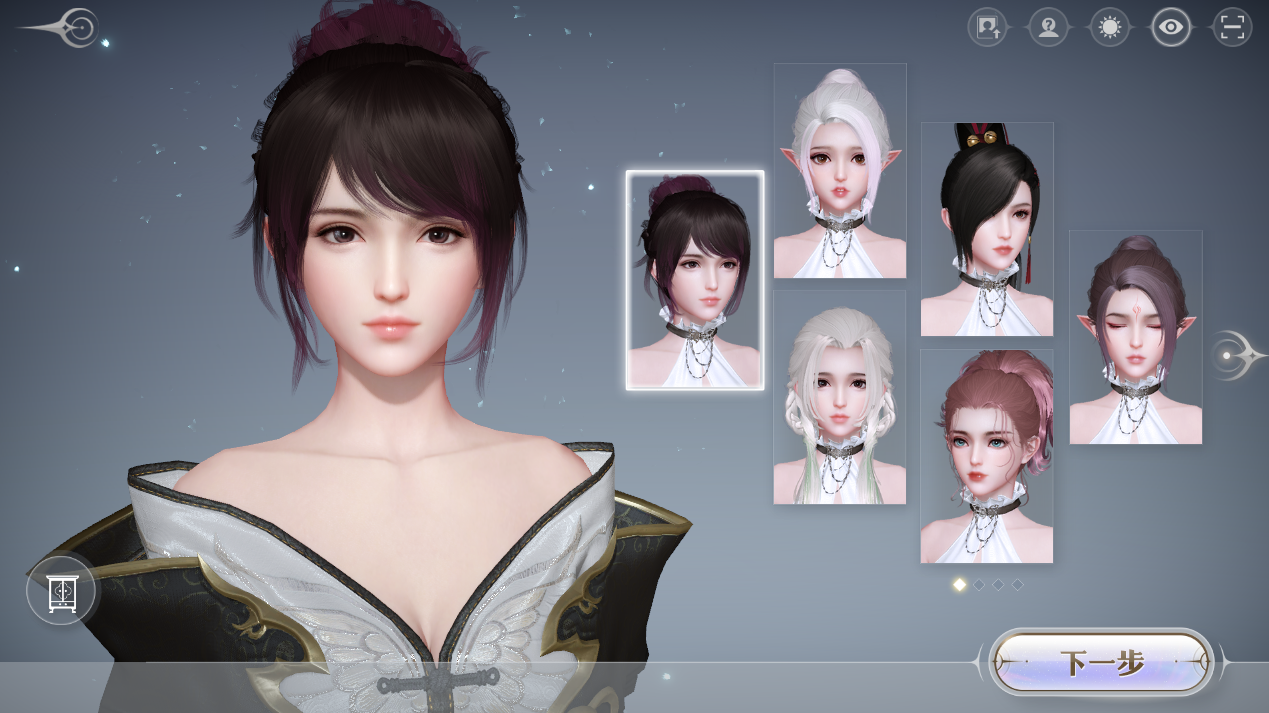Image resolution: width=1269 pixels, height=713 pixels.
Task: Toggle the sun lighting icon
Action: pyautogui.click(x=1109, y=27)
